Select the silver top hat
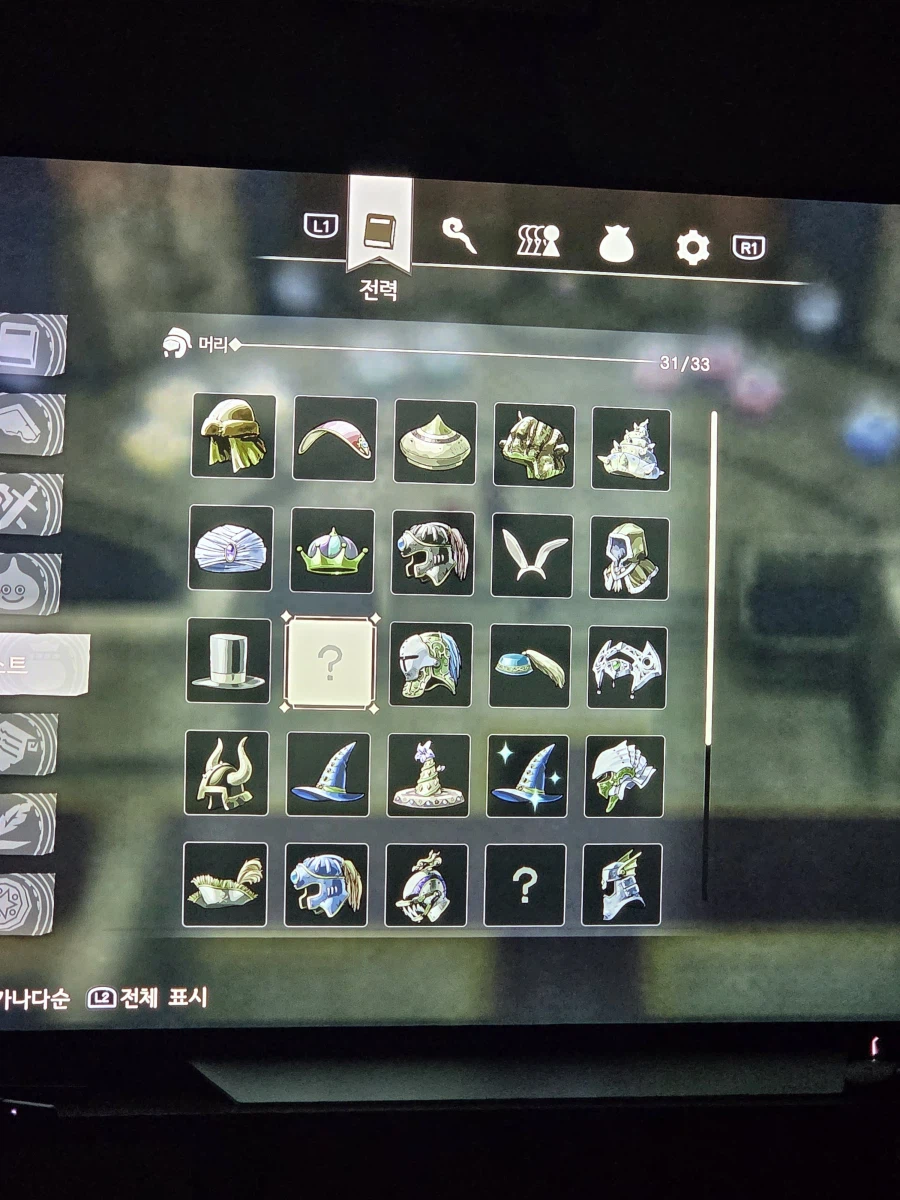The image size is (900, 1200). click(x=229, y=660)
